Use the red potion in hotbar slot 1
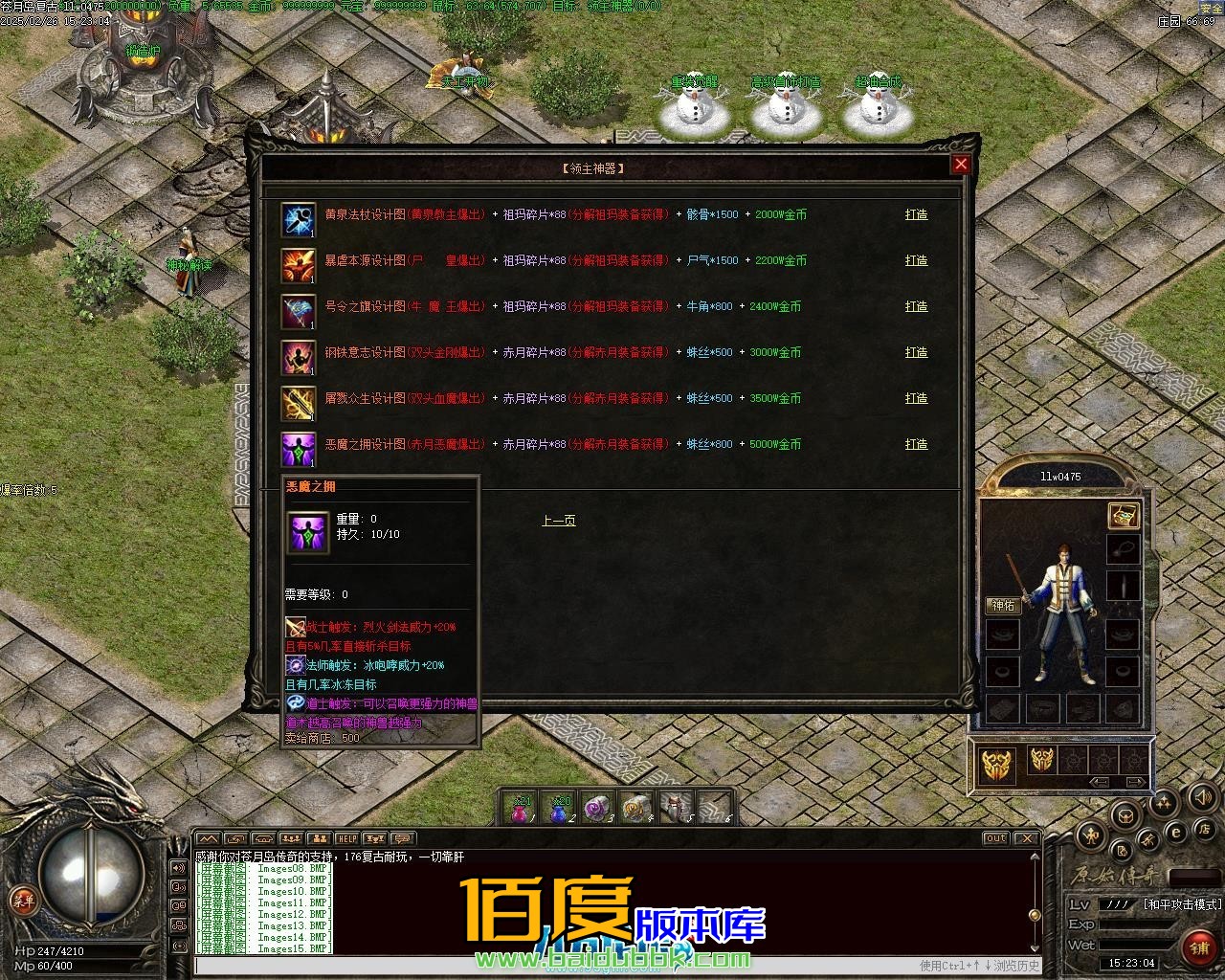This screenshot has width=1225, height=980. pyautogui.click(x=522, y=810)
